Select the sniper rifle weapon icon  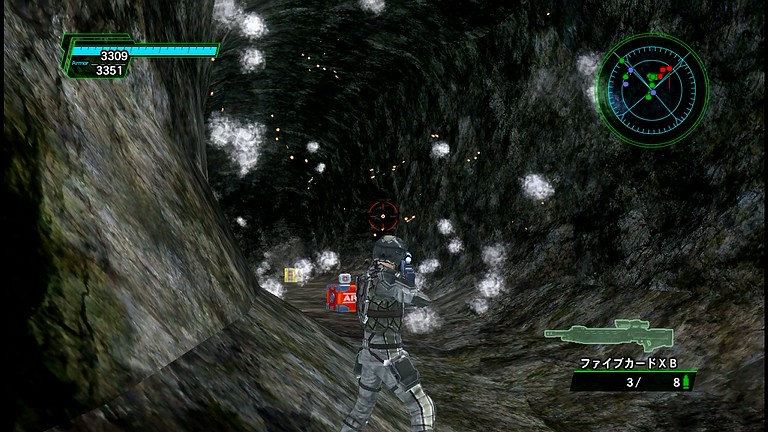(x=608, y=332)
